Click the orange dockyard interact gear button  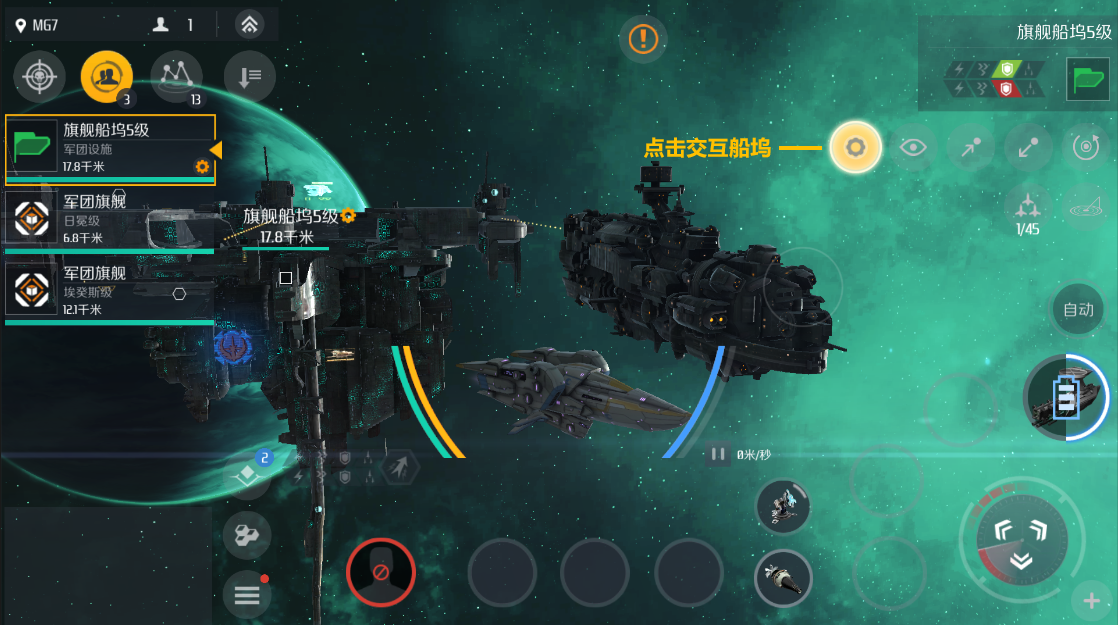tap(855, 148)
